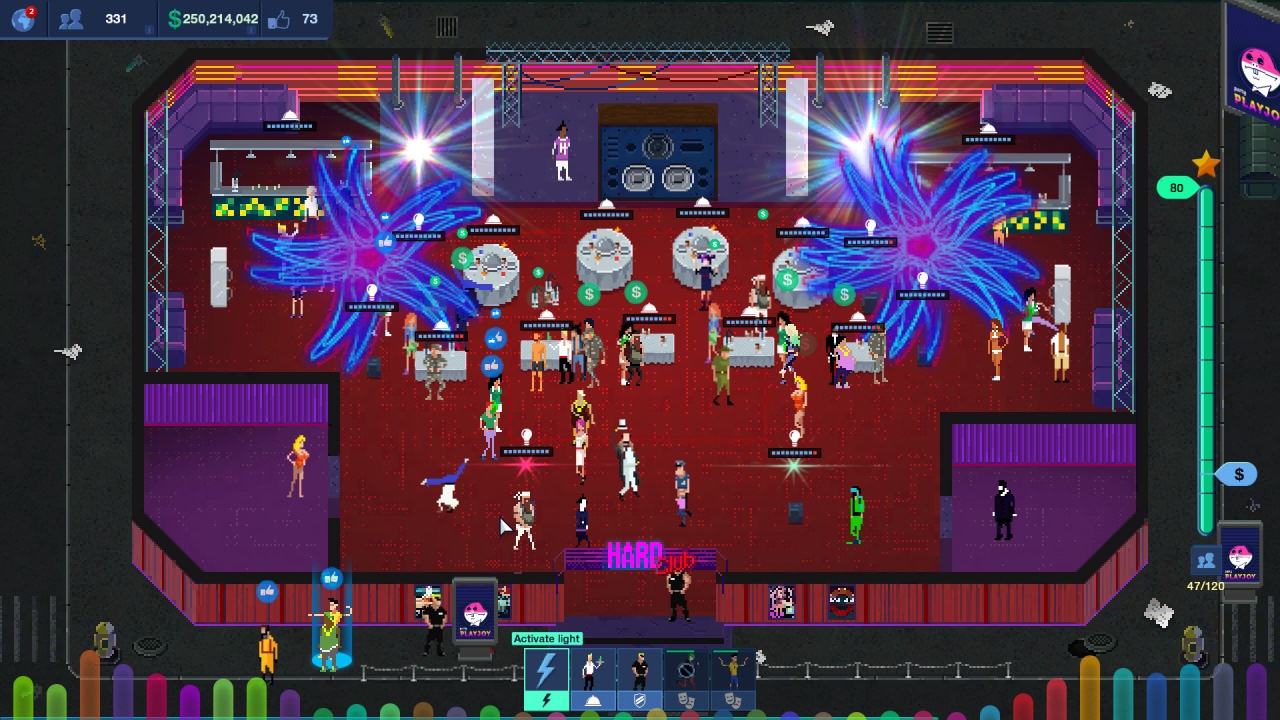Click a glowing dollar bubble near the buffet tables
This screenshot has width=1280, height=720.
pos(588,293)
